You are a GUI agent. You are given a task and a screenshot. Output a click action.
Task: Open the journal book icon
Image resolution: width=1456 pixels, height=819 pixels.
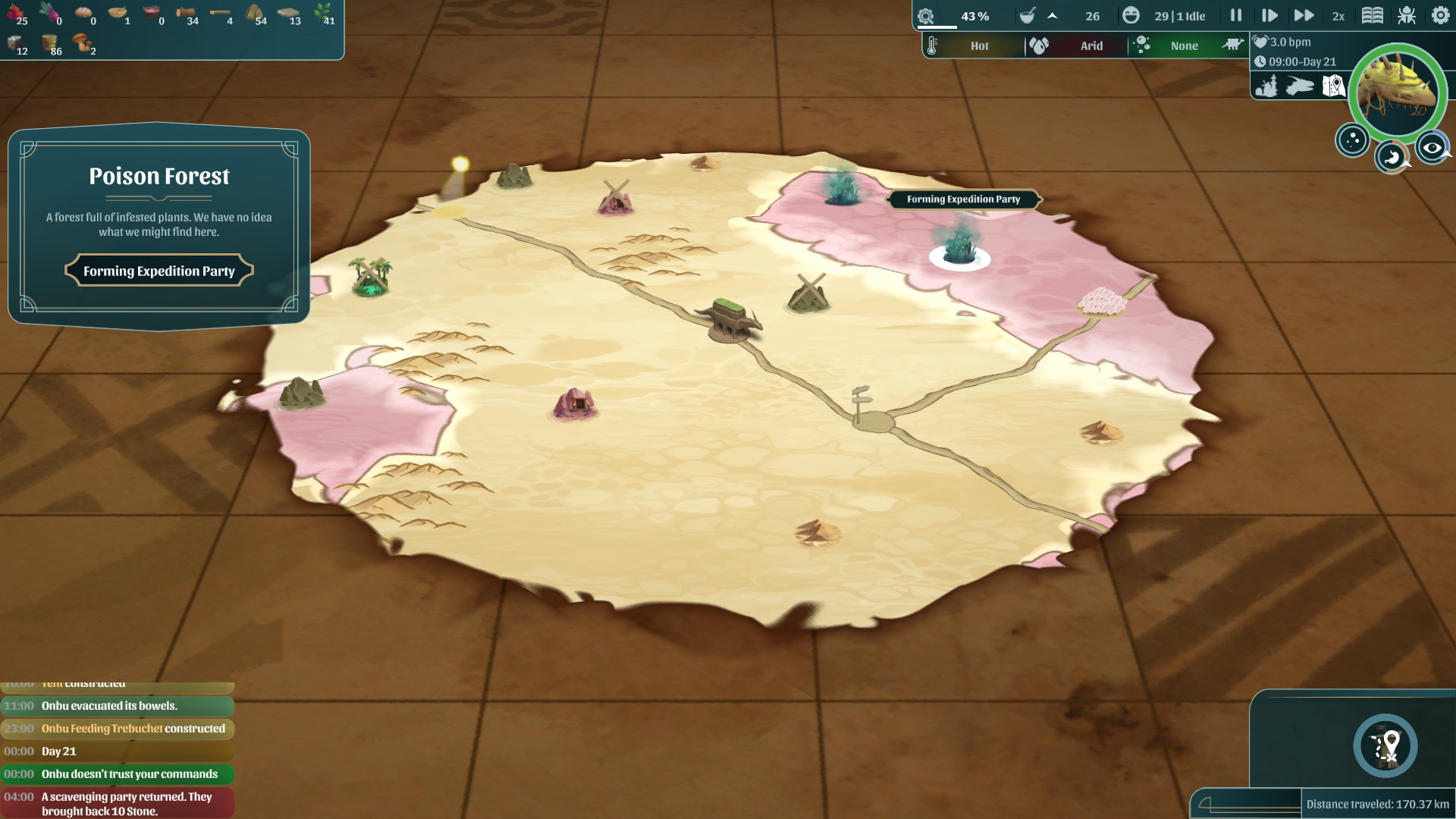pos(1373,15)
